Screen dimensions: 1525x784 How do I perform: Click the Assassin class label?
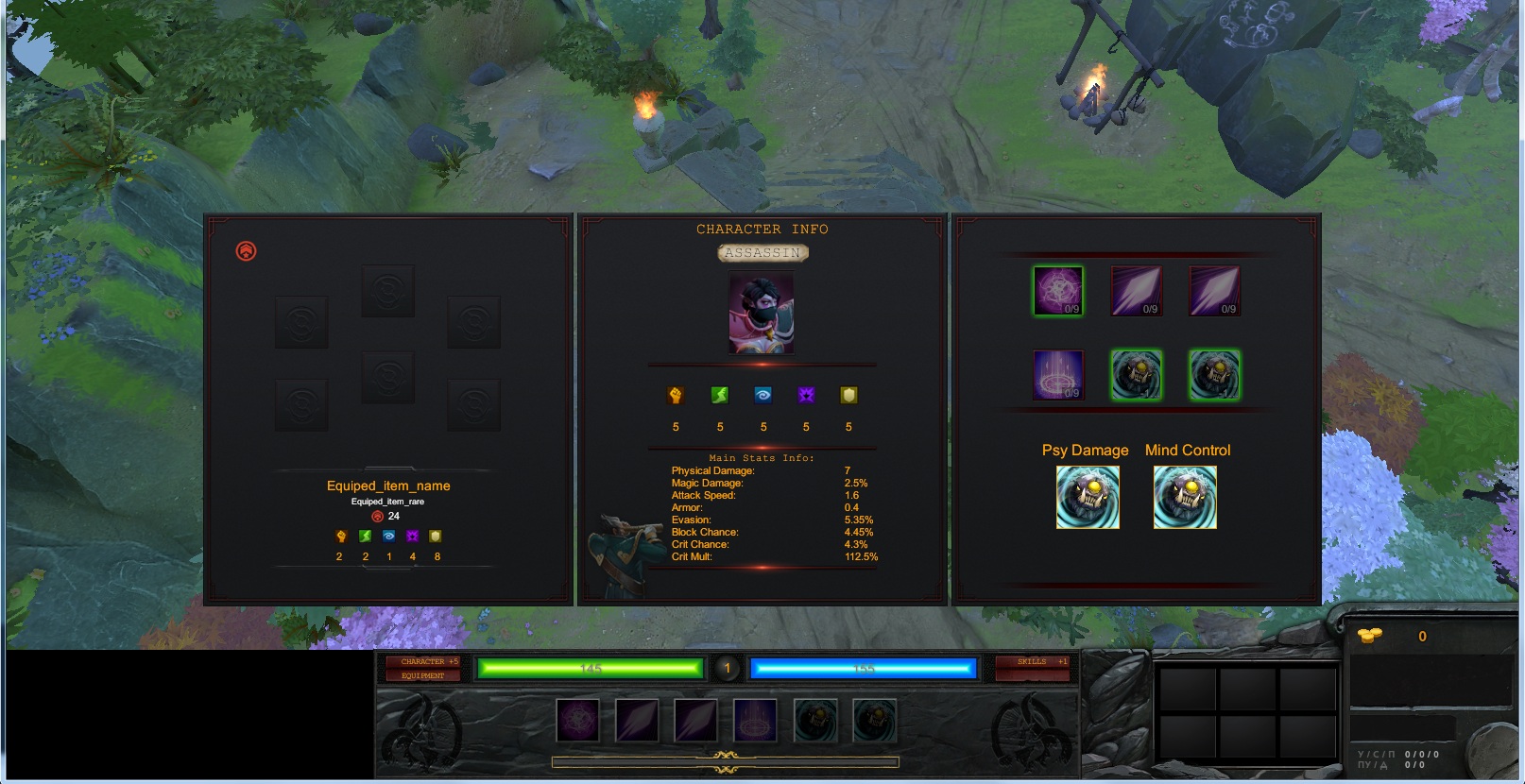click(762, 253)
